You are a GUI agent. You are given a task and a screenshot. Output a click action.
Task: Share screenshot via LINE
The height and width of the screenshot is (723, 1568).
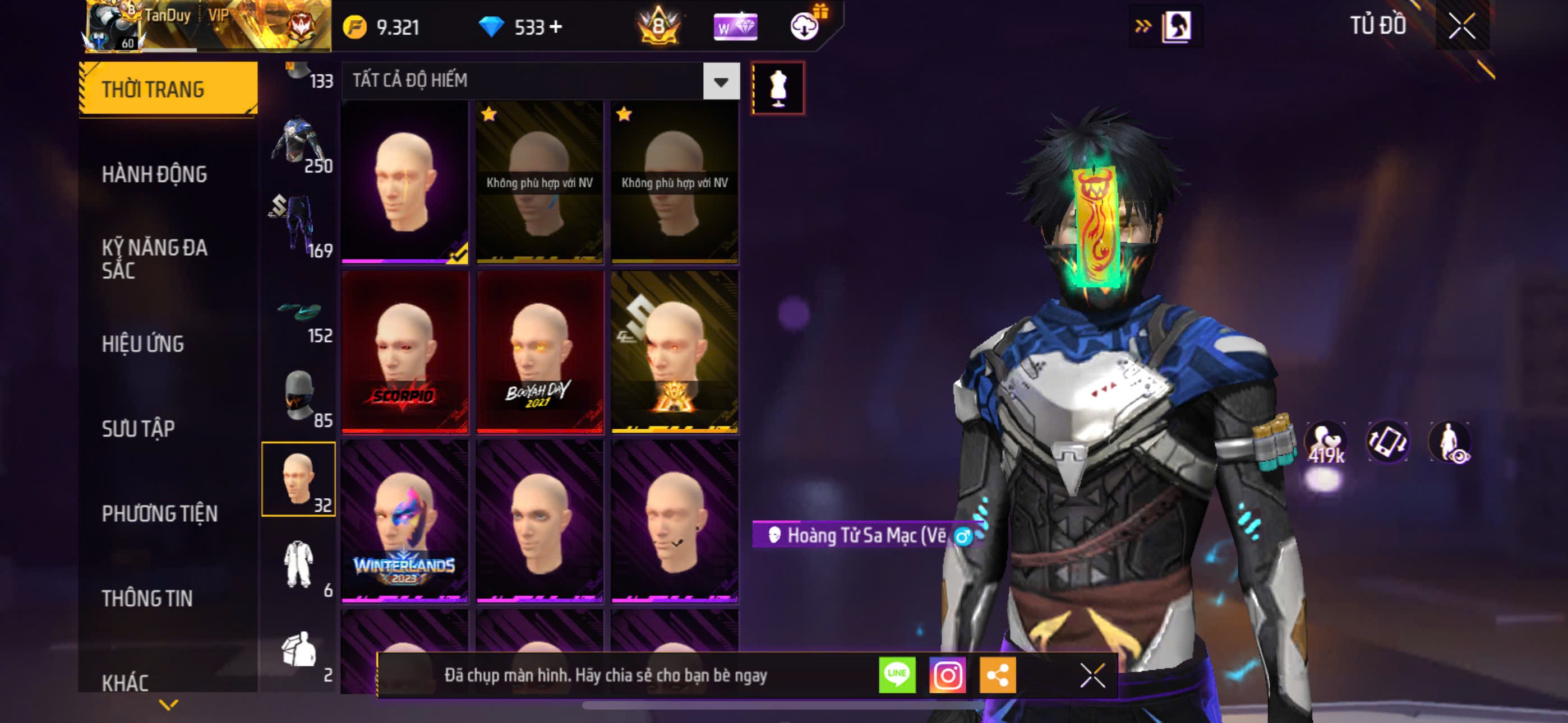(x=897, y=675)
